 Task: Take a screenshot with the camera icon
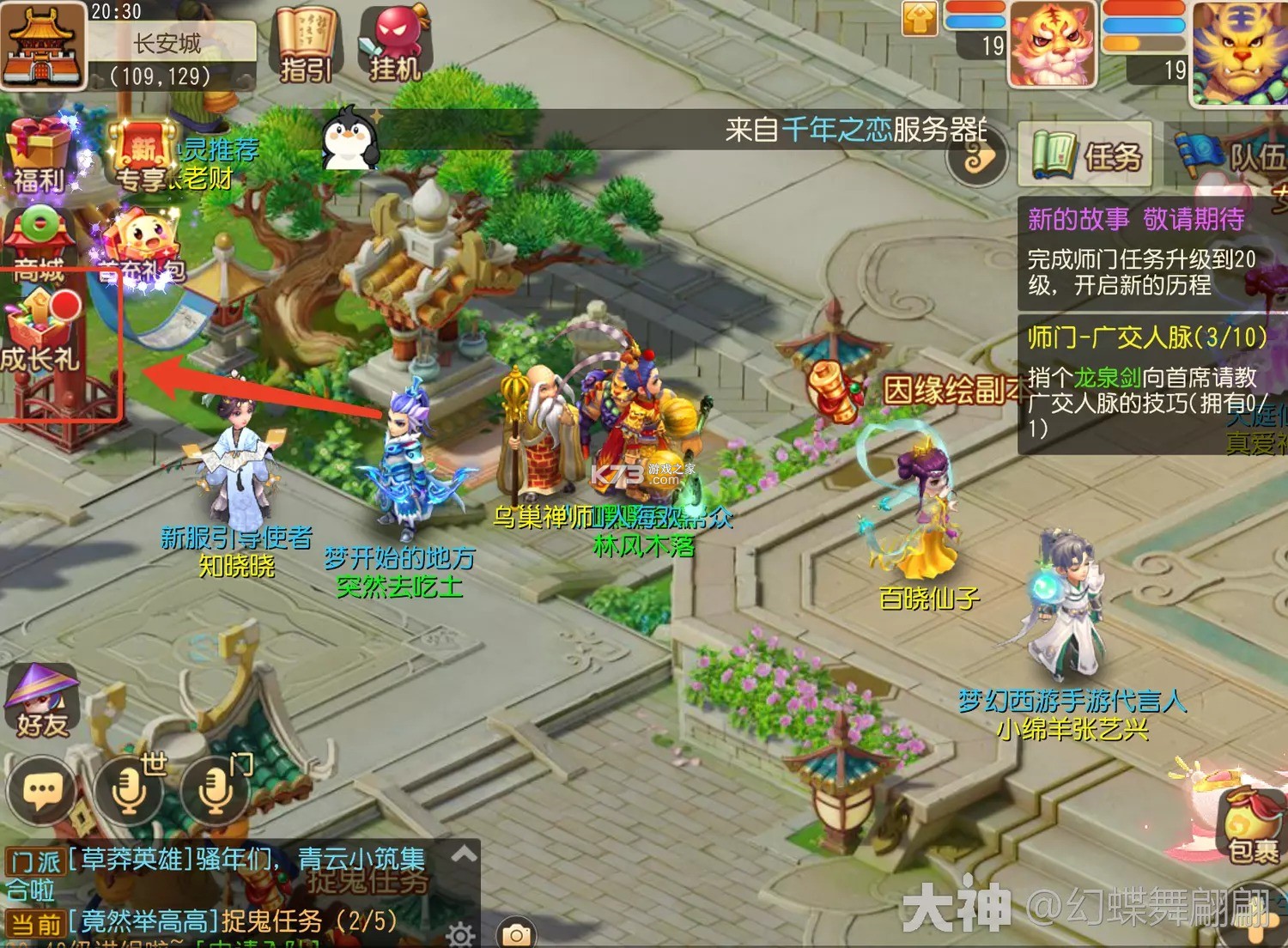pos(515,932)
